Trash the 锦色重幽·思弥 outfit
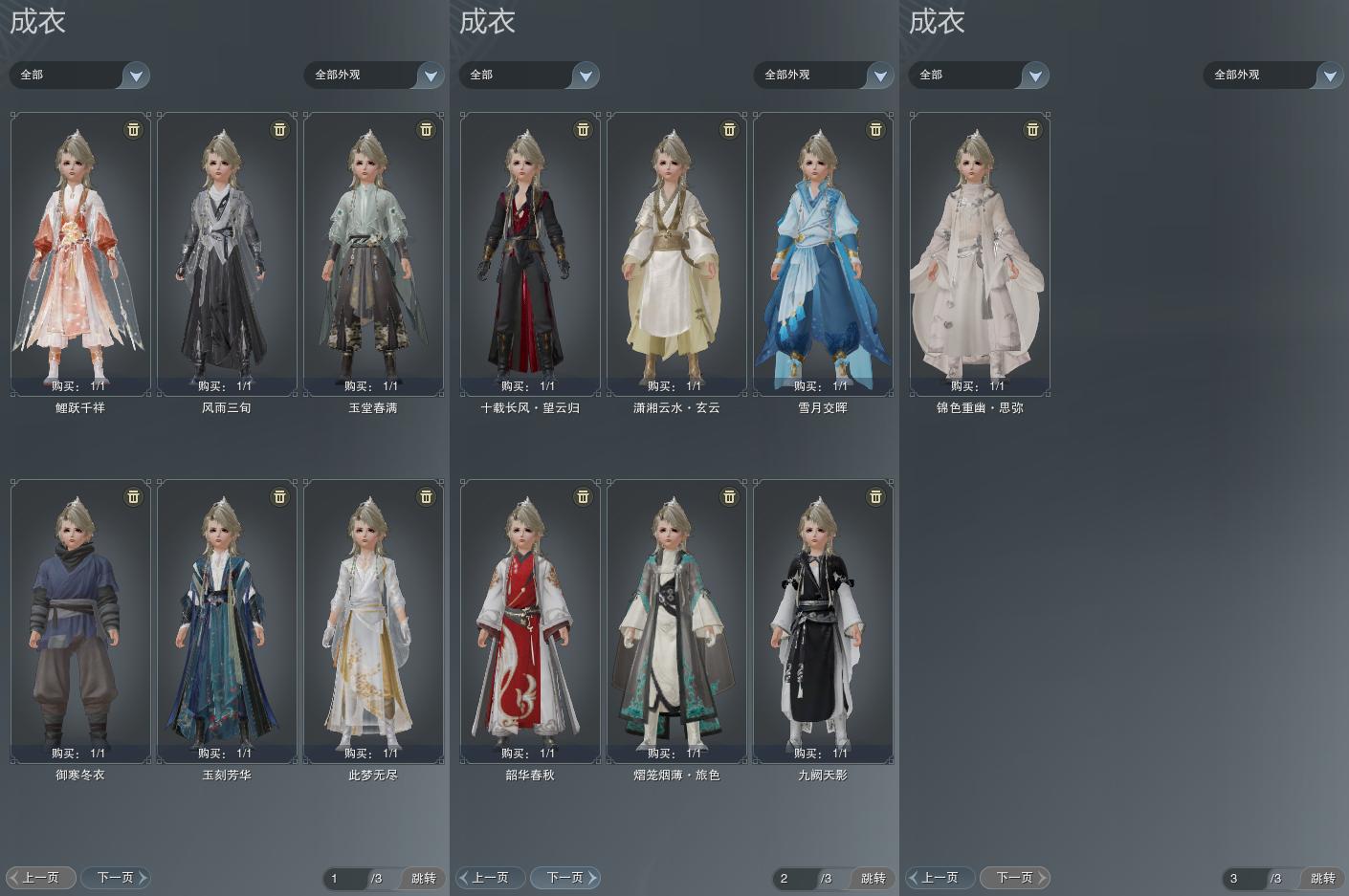Viewport: 1349px width, 896px height. click(x=1033, y=129)
